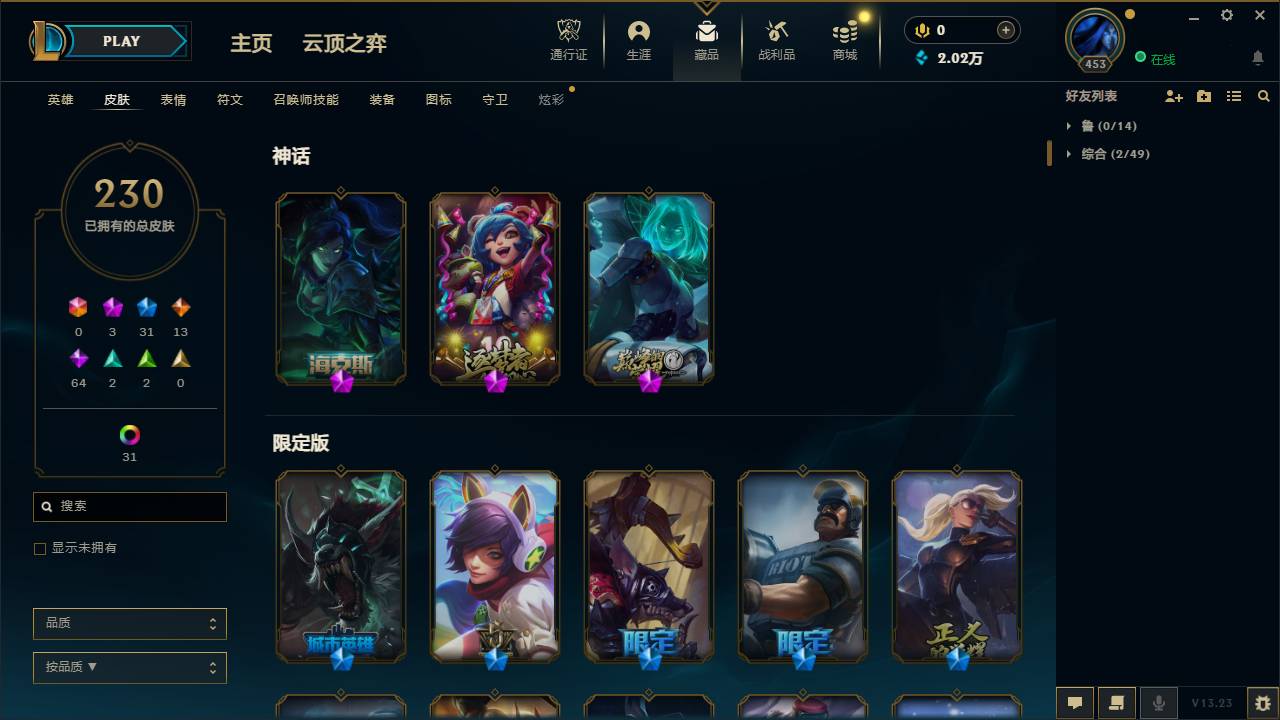Switch to the 英雄 tab
Viewport: 1280px width, 720px height.
tap(59, 99)
